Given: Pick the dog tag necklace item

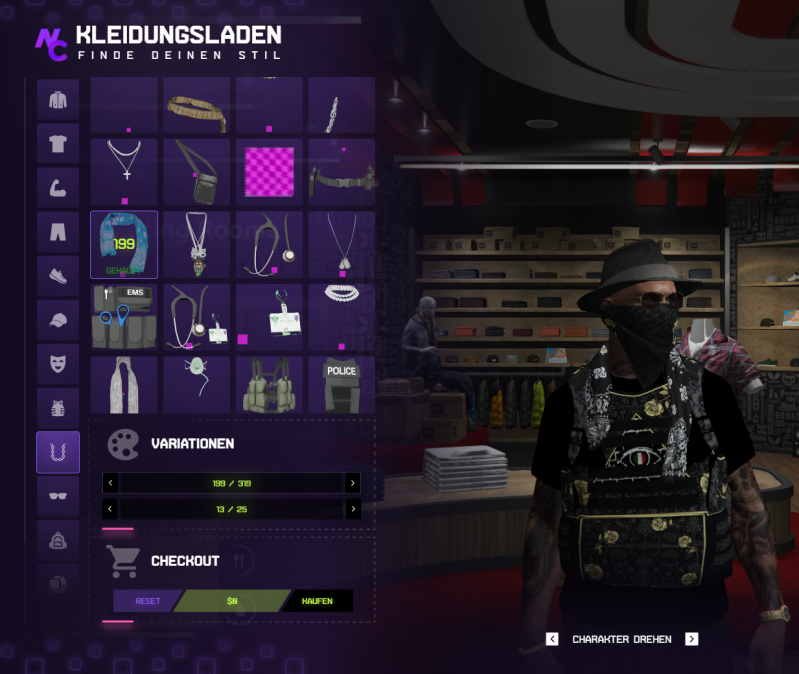Looking at the screenshot, I should [x=341, y=244].
